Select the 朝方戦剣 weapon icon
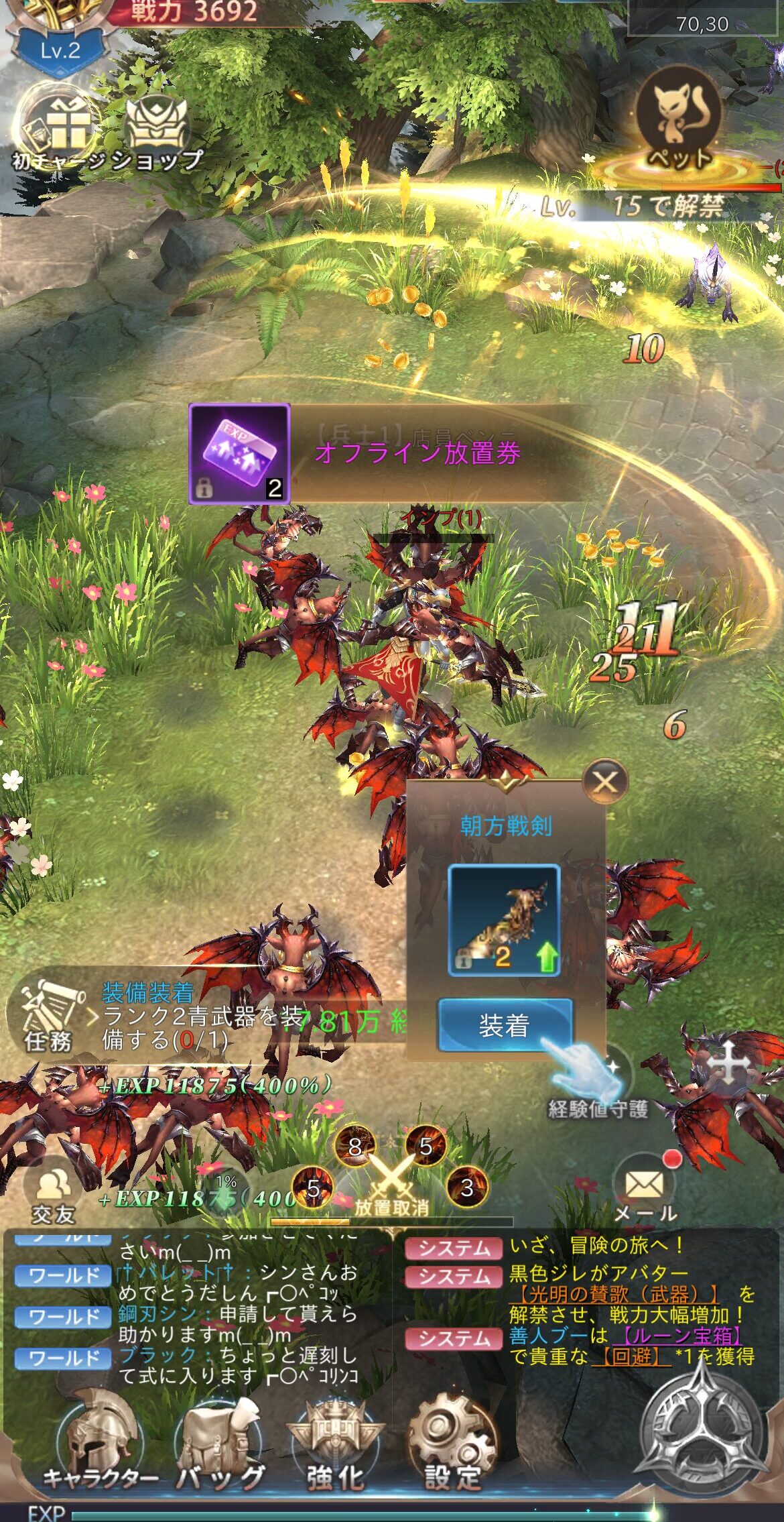Image resolution: width=784 pixels, height=1522 pixels. pyautogui.click(x=504, y=920)
